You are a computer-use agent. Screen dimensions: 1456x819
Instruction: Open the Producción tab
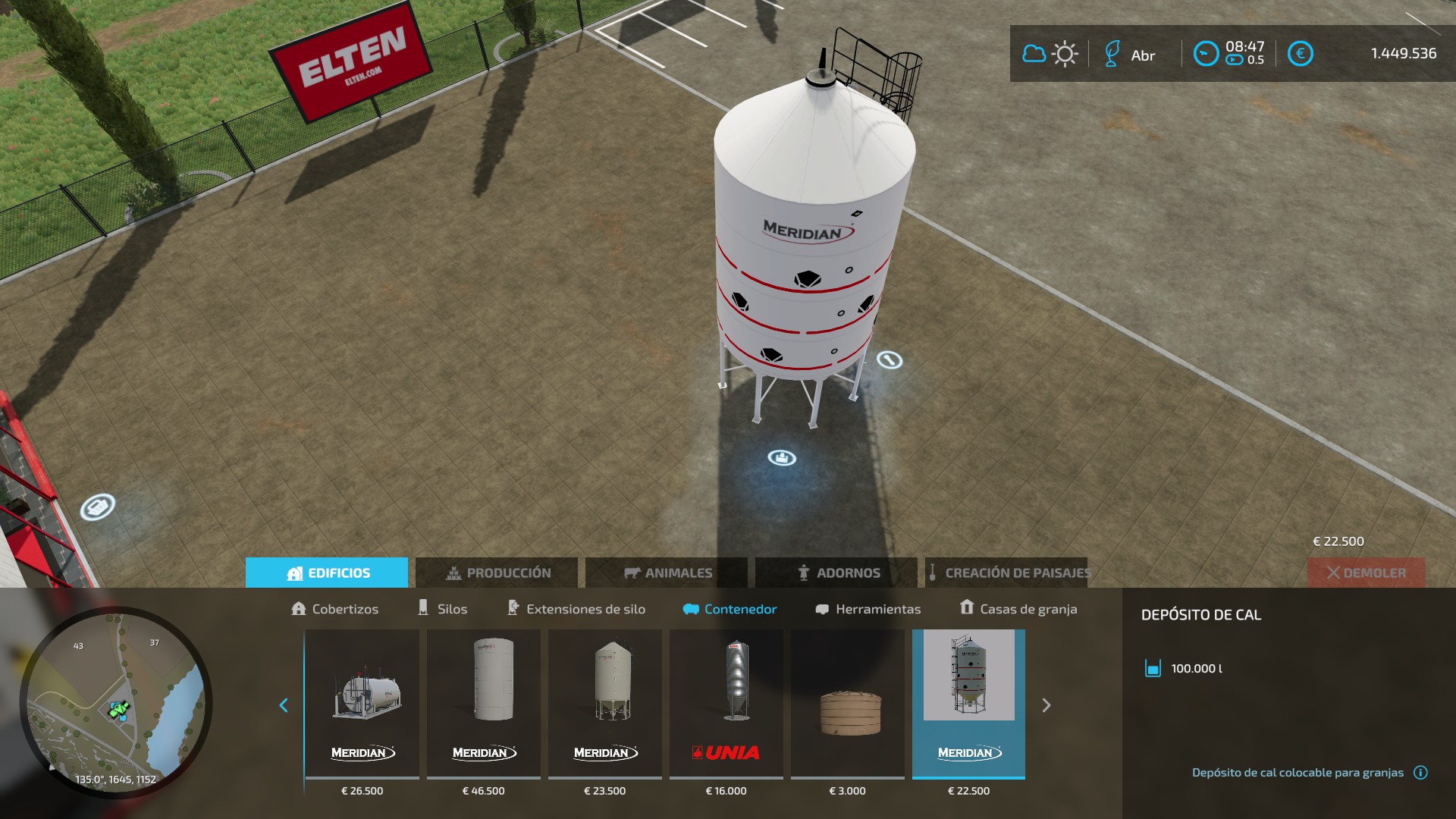coord(497,573)
